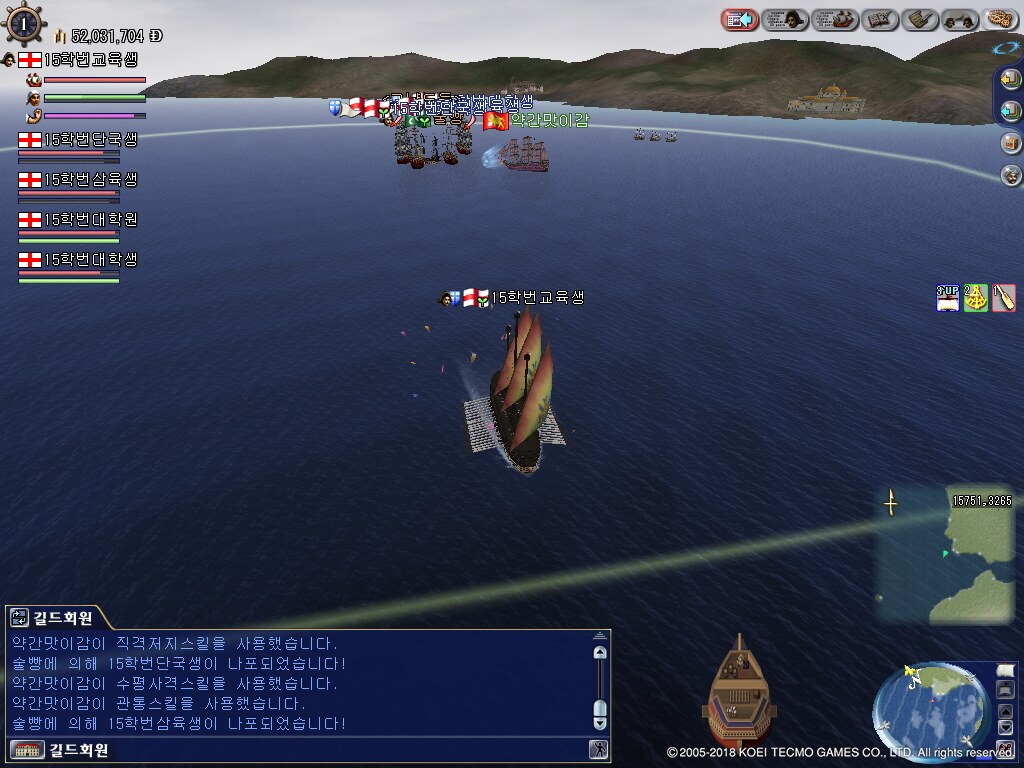Image resolution: width=1024 pixels, height=768 pixels.
Task: Open the scroll and quill button
Action: [920, 19]
